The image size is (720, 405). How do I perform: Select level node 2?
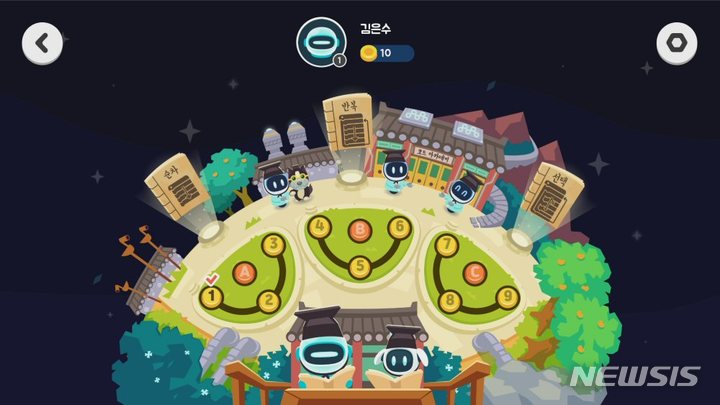point(267,300)
